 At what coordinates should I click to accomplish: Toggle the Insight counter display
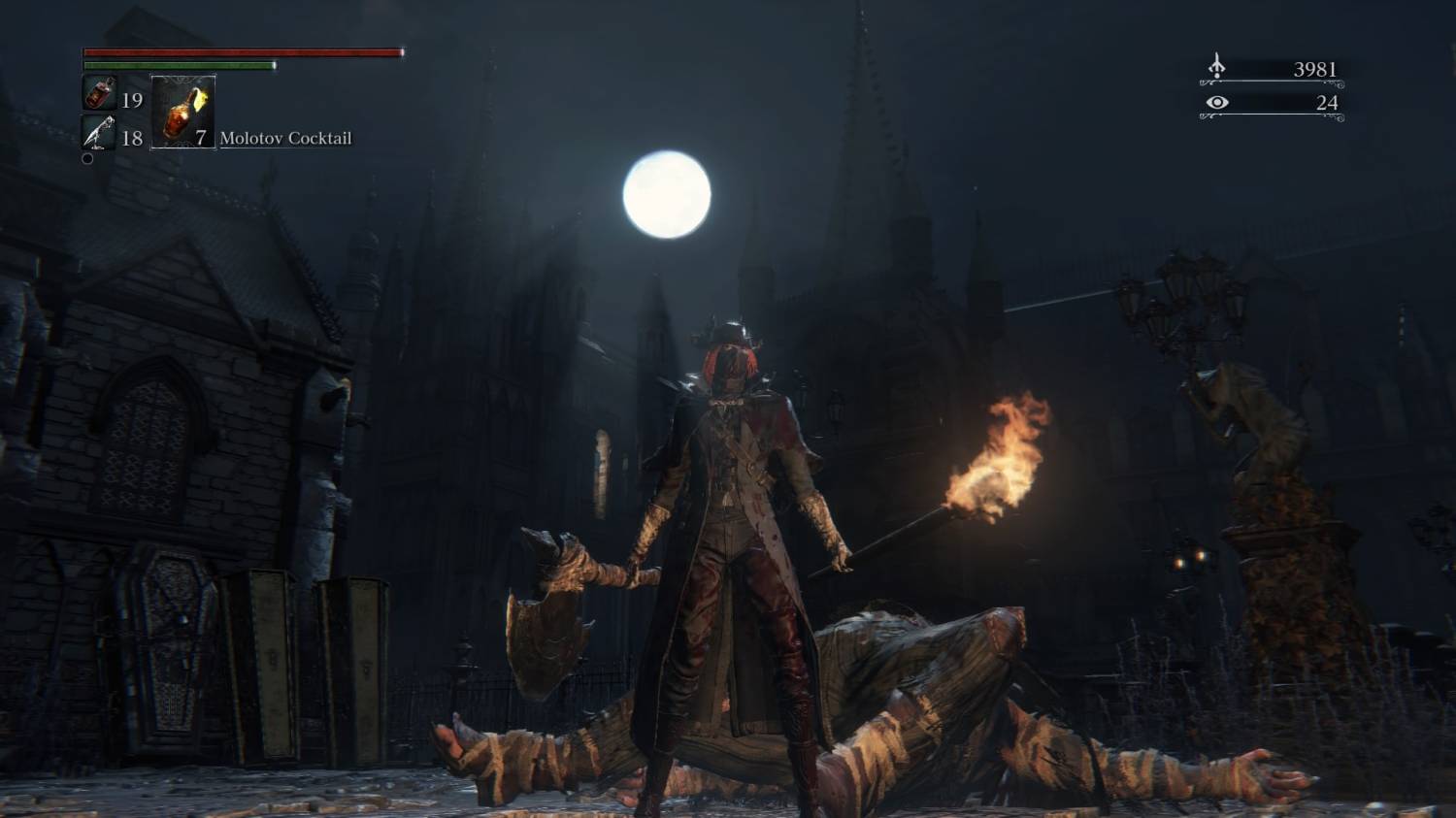[1272, 101]
